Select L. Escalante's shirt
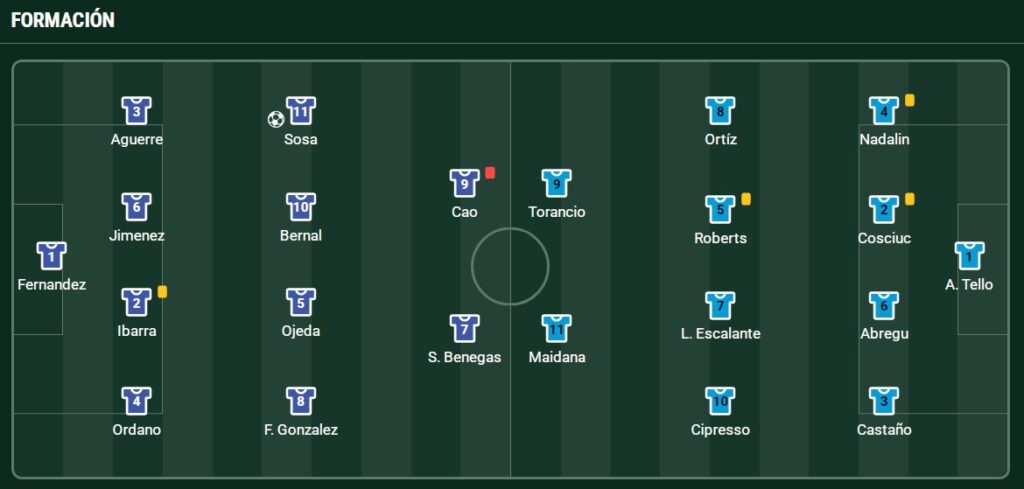This screenshot has height=489, width=1024. [x=720, y=305]
